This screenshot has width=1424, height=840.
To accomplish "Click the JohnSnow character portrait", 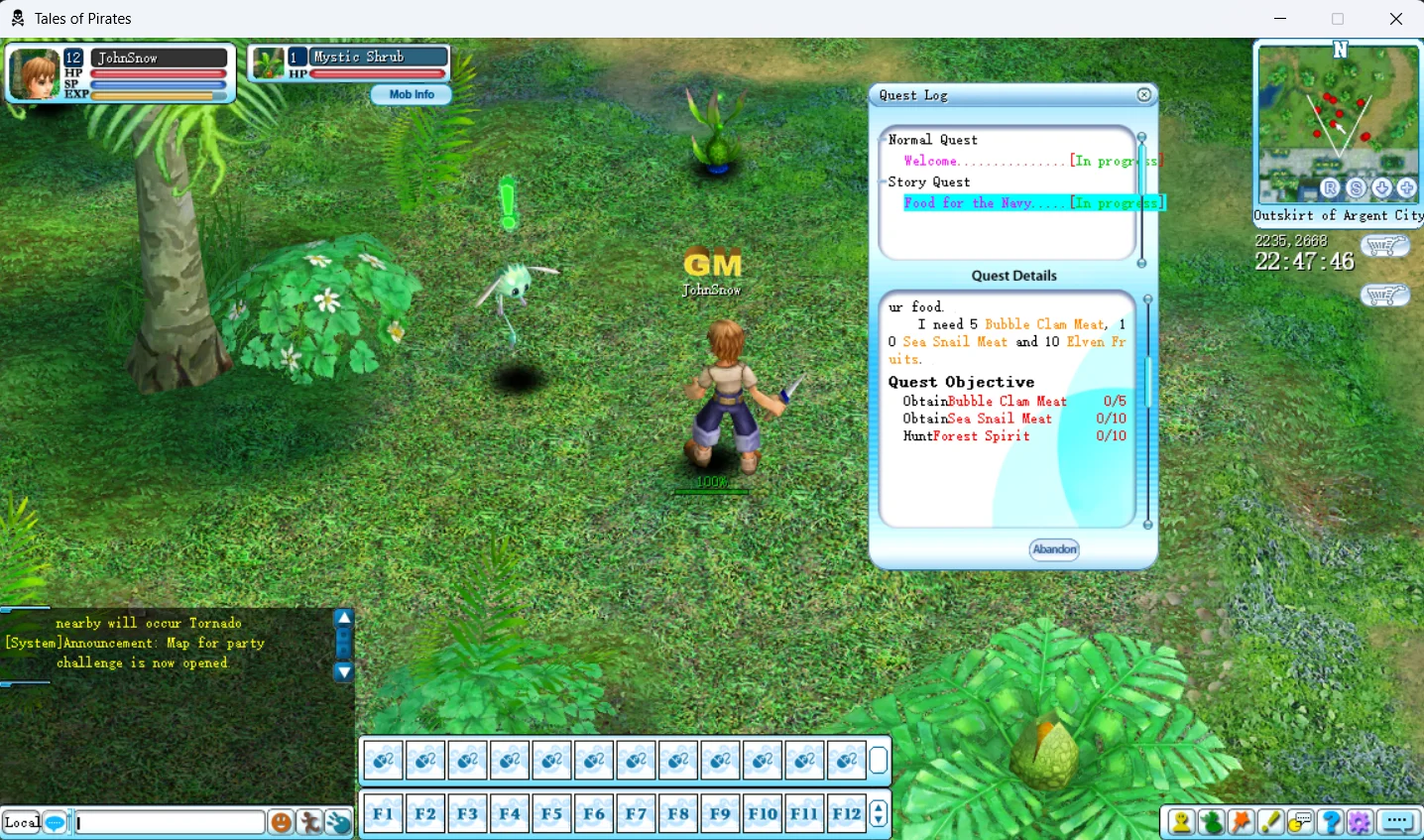I will [35, 73].
